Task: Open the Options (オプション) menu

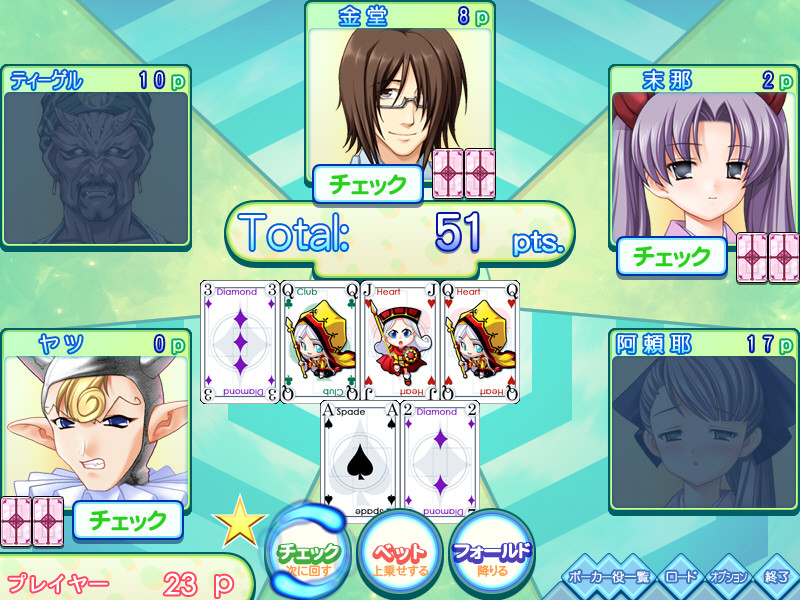Action: [x=728, y=578]
